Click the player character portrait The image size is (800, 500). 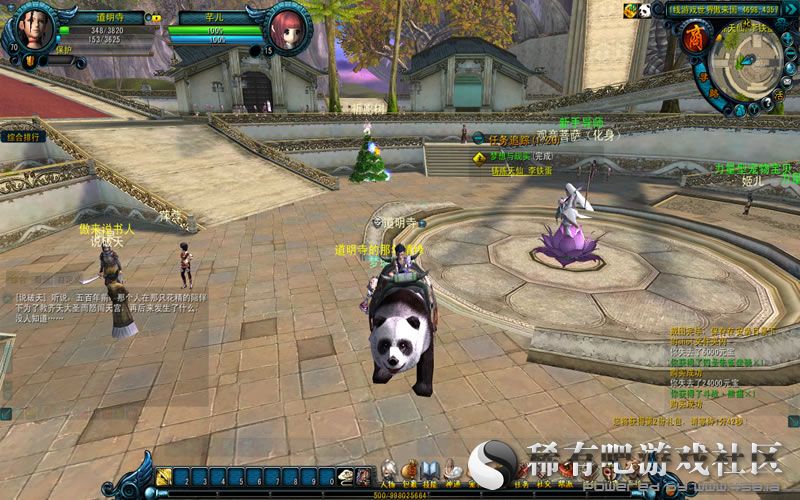pyautogui.click(x=35, y=28)
